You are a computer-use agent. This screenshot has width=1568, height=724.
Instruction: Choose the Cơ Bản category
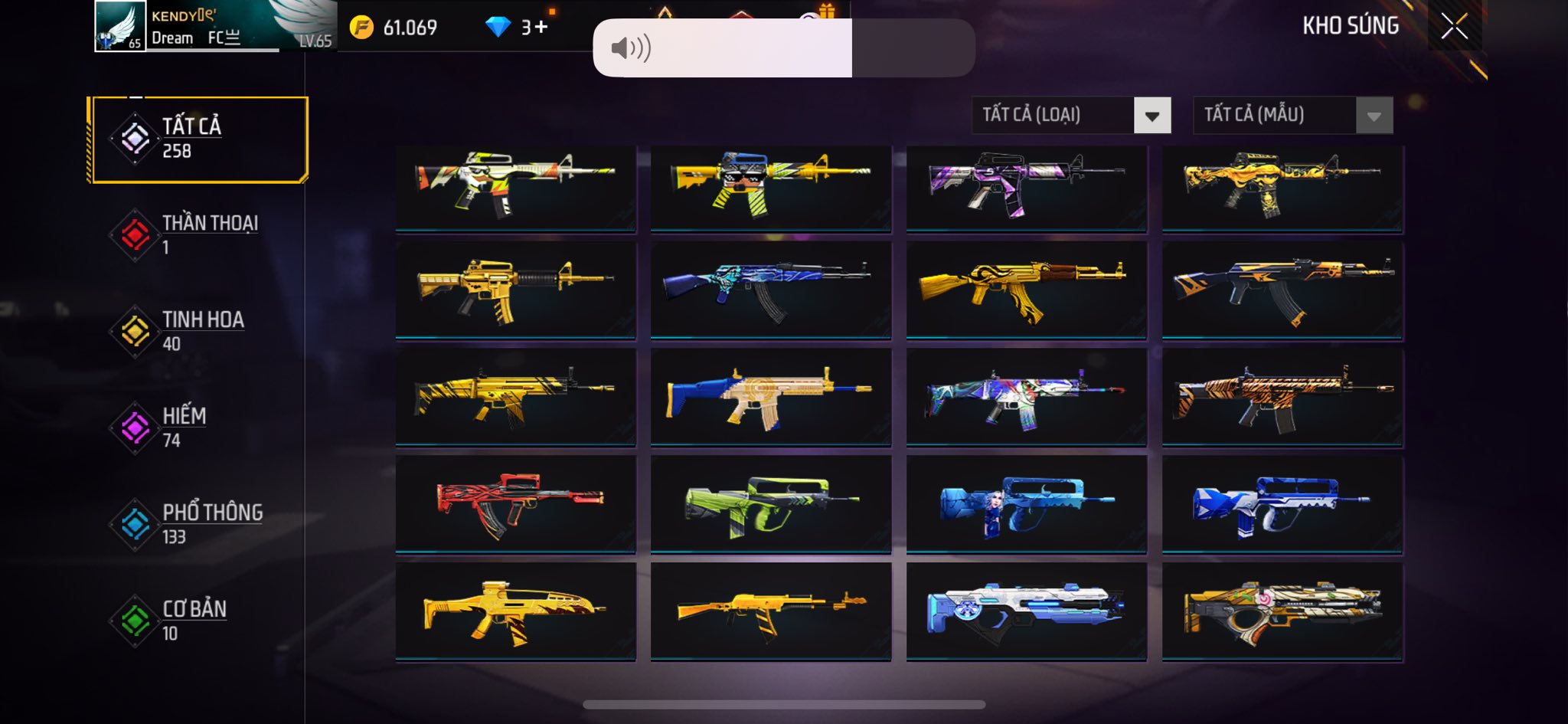click(198, 621)
